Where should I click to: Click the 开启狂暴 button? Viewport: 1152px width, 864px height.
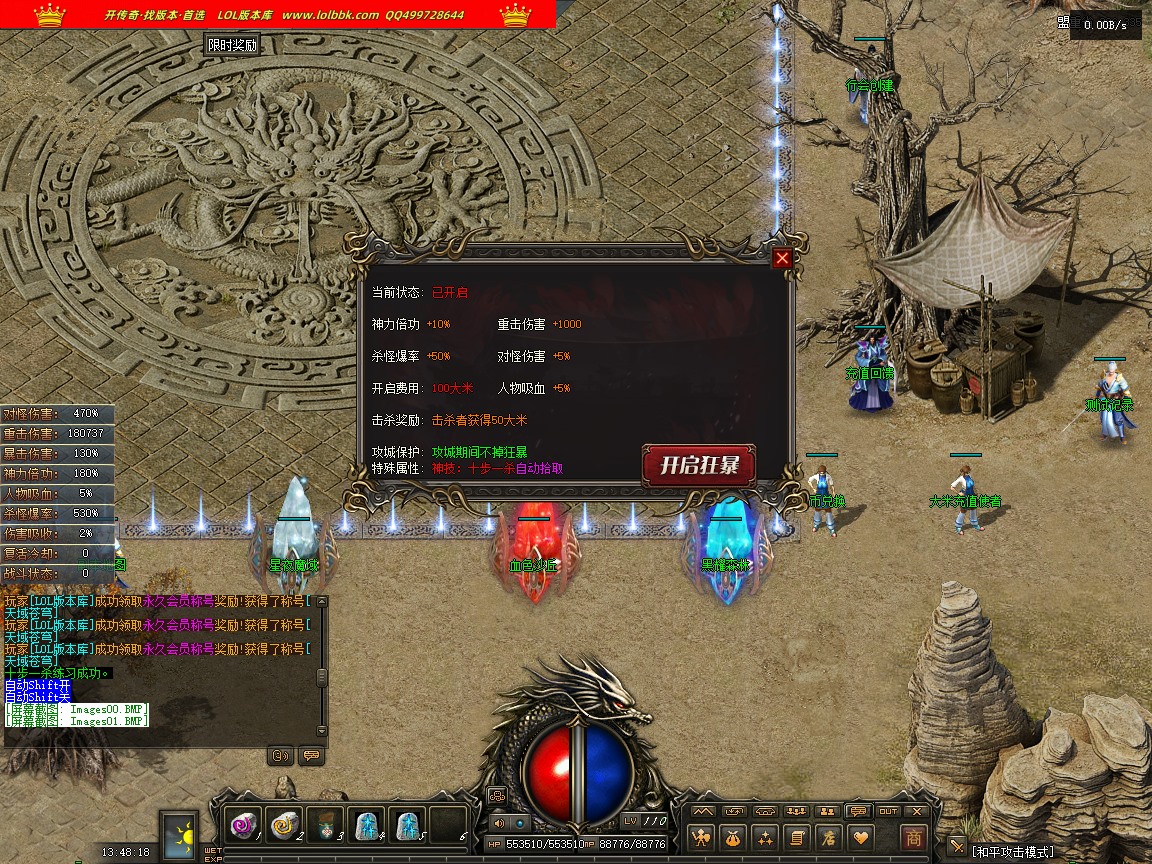[x=698, y=466]
